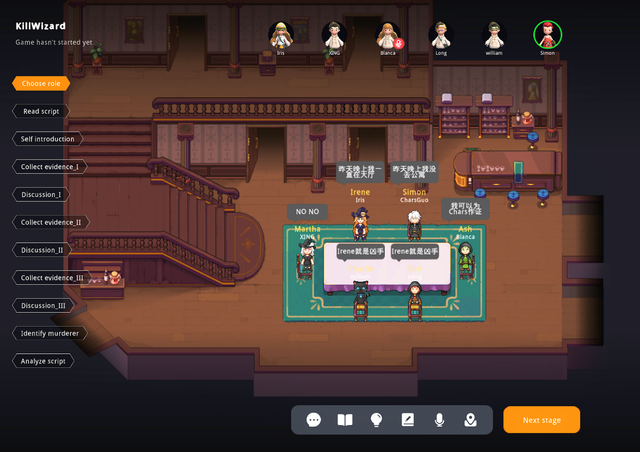Open the chat speech bubble icon
This screenshot has width=640, height=452.
point(314,420)
